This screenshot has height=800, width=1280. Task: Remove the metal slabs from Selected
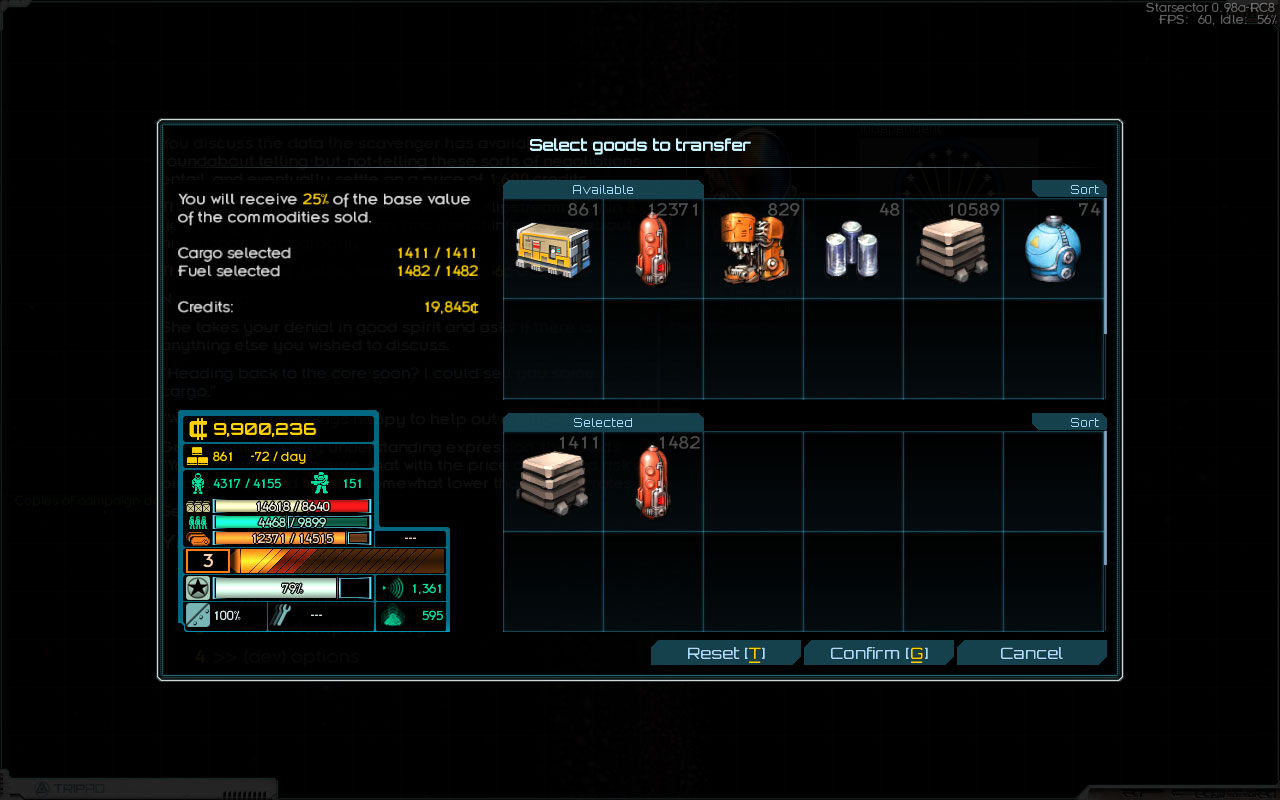coord(553,482)
